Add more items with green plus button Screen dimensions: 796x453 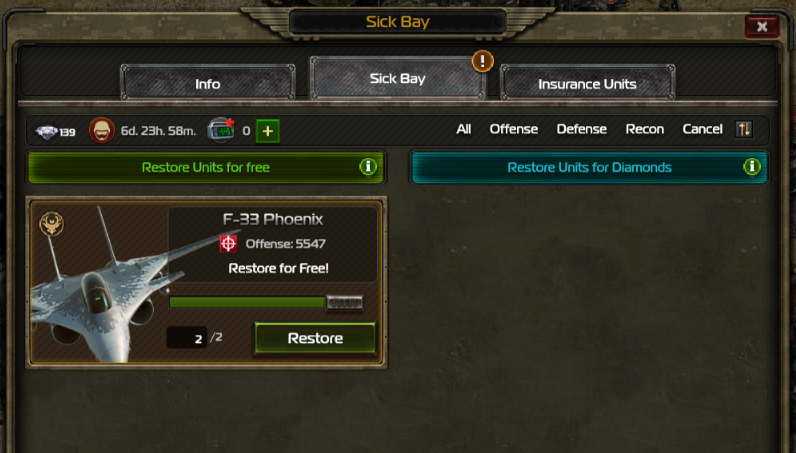(x=267, y=130)
